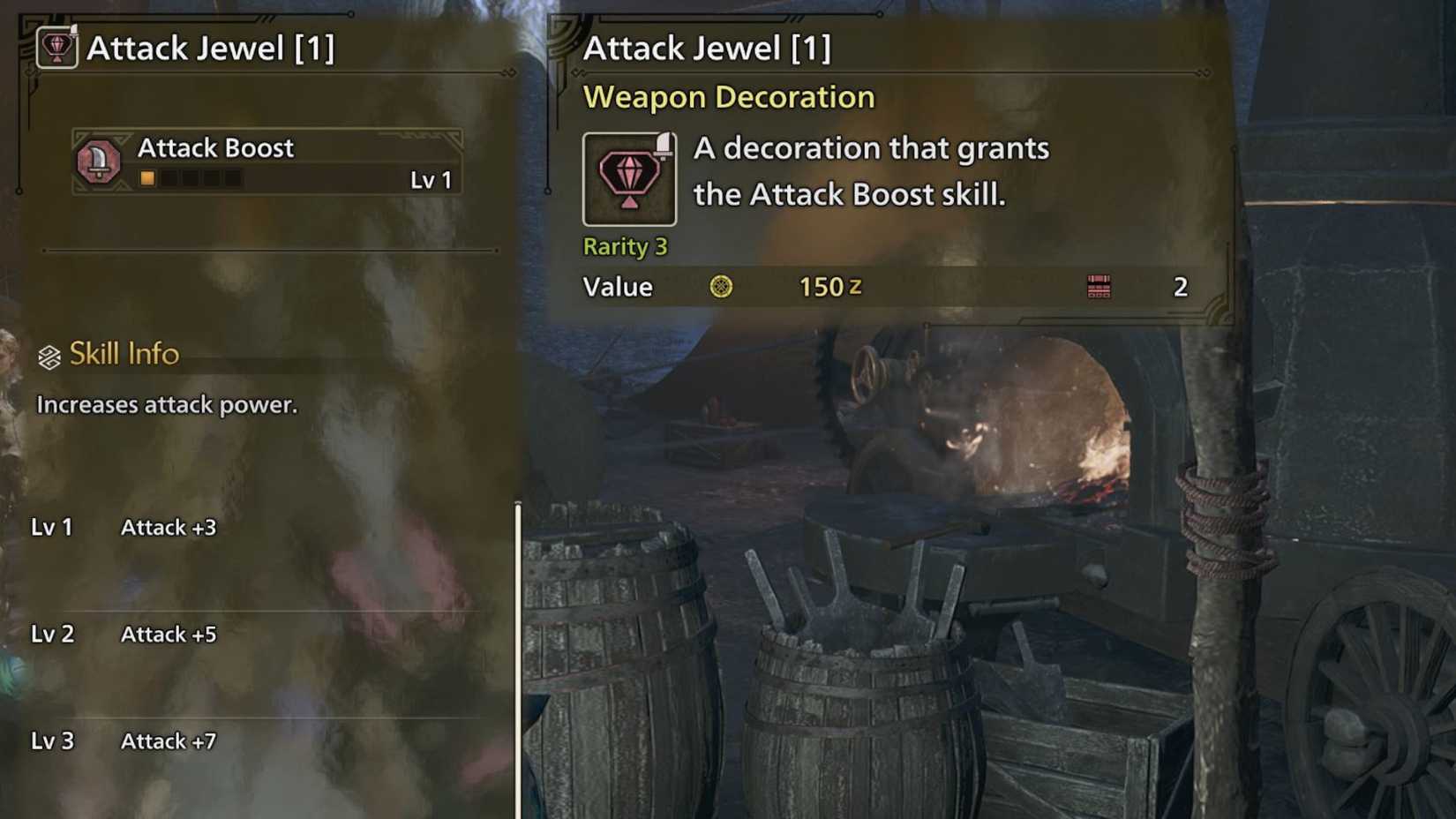1456x819 pixels.
Task: Click the Rarity 3 label
Action: (x=626, y=246)
